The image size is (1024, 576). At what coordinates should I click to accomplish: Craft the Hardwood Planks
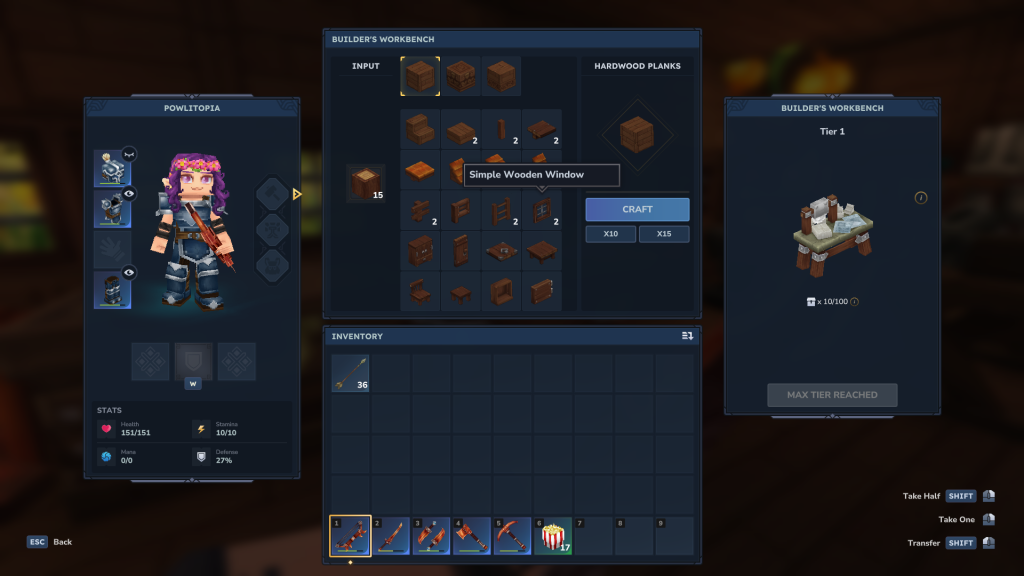[637, 209]
